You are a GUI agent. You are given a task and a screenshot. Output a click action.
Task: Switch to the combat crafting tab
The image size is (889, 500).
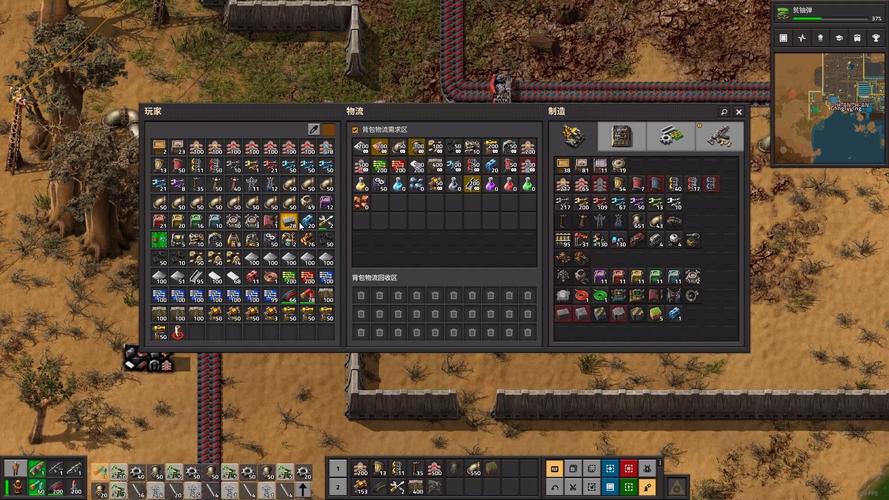(x=719, y=136)
